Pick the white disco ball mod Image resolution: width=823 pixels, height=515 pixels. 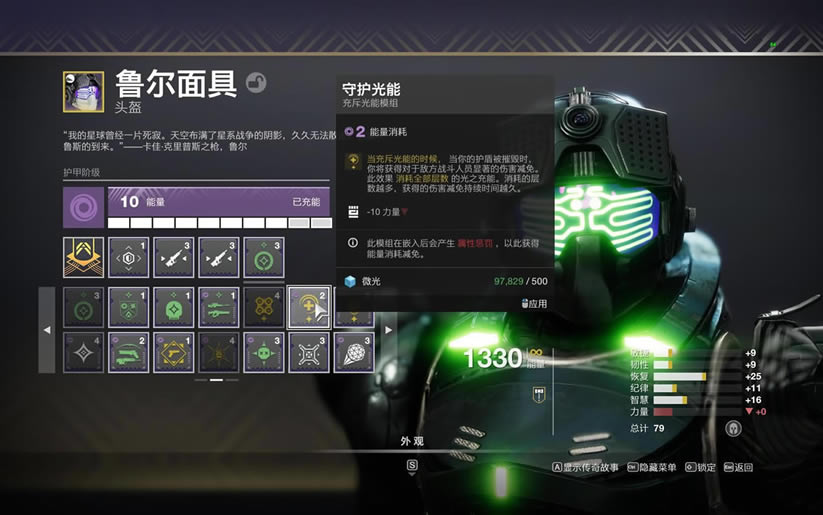coord(354,352)
